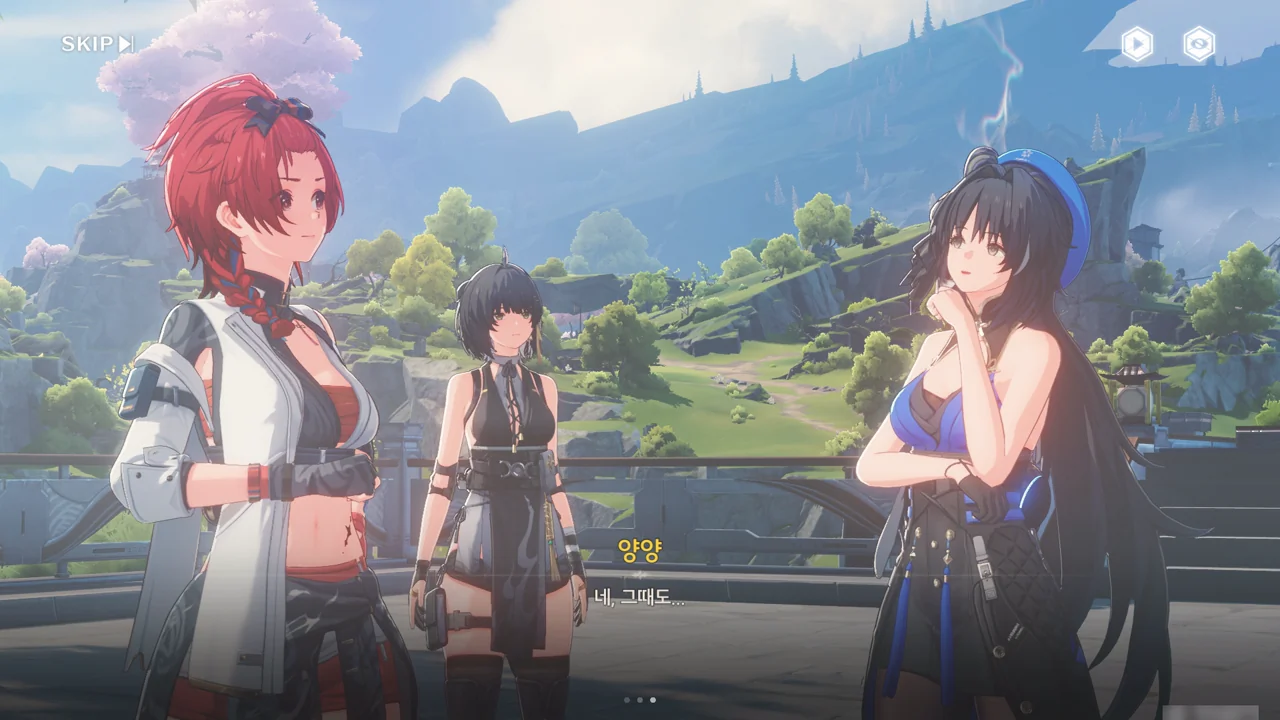1280x720 pixels.
Task: Skip the cutscene with the SKIP button
Action: tap(97, 44)
